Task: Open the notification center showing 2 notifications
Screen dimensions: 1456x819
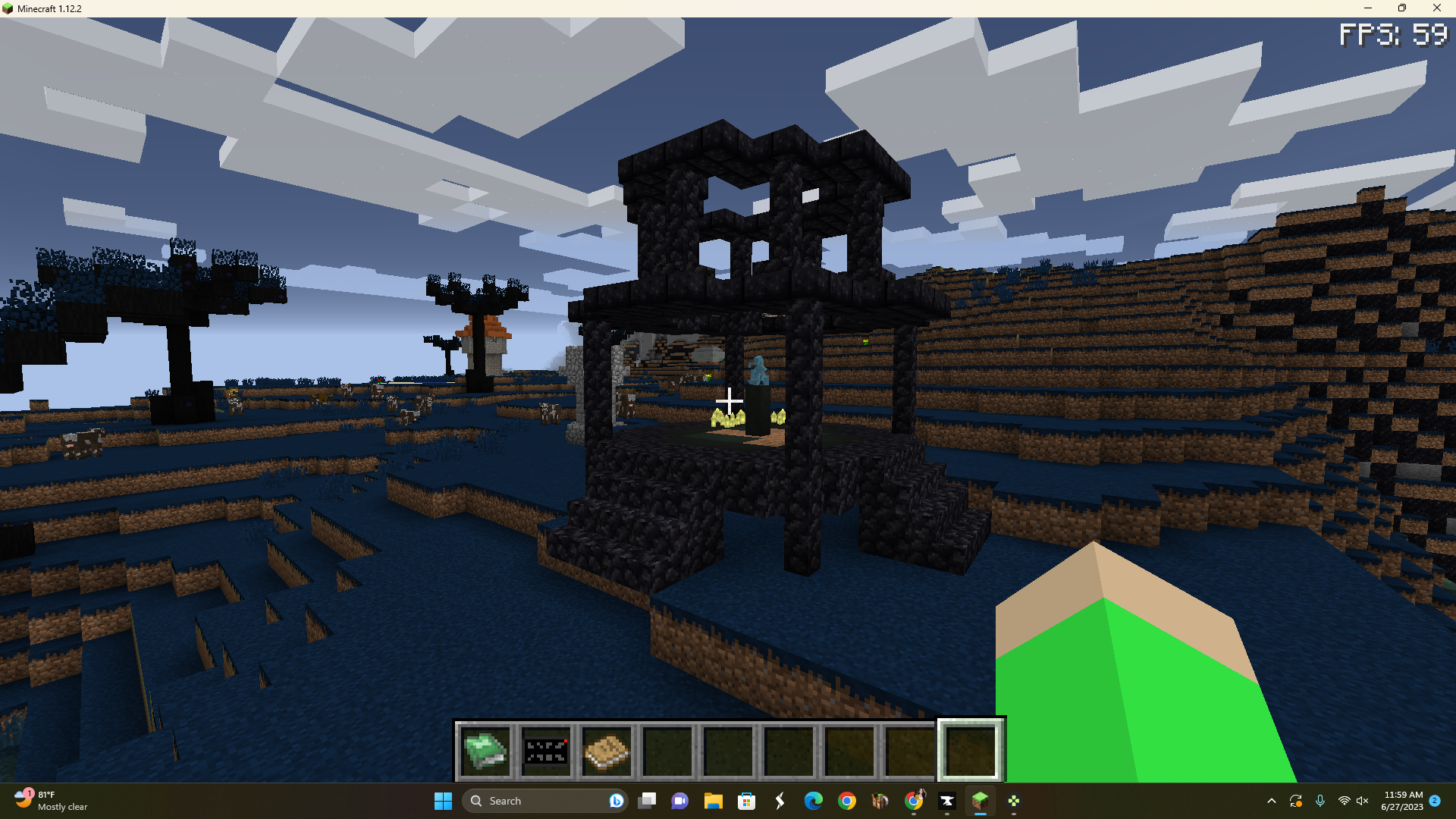Action: click(1436, 801)
